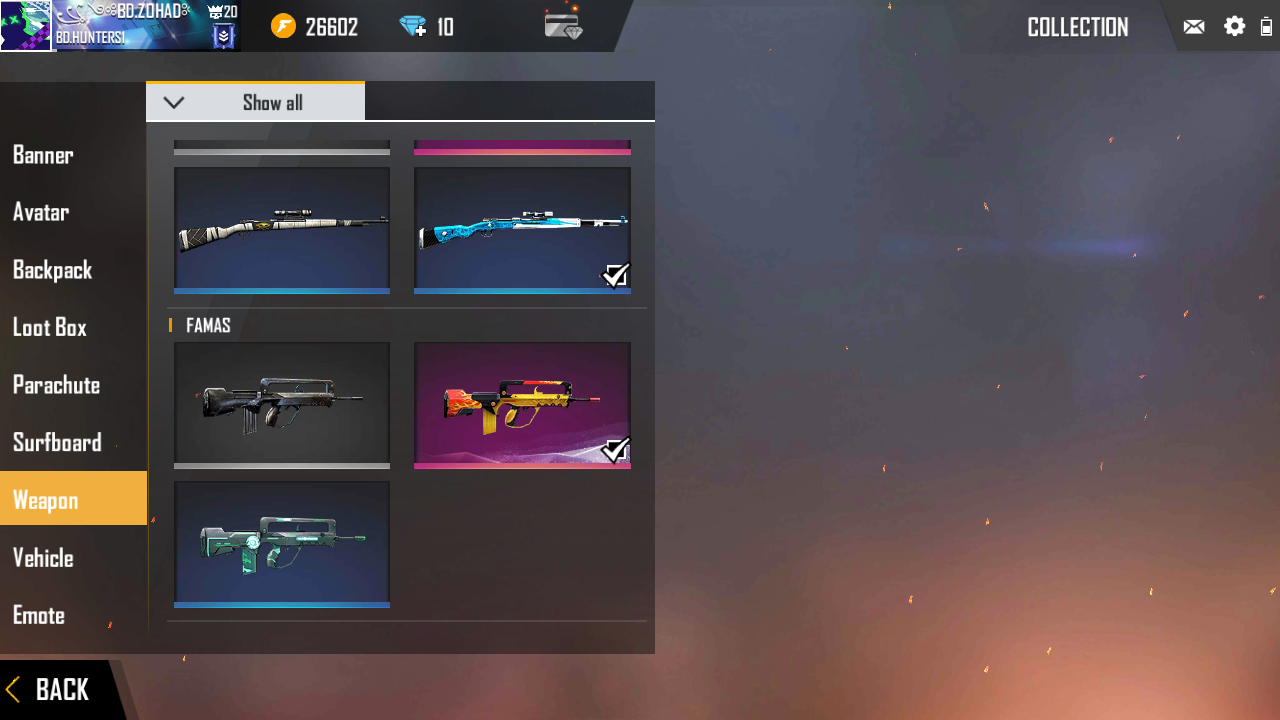
Task: Select the Emote category in sidebar
Action: pos(38,615)
